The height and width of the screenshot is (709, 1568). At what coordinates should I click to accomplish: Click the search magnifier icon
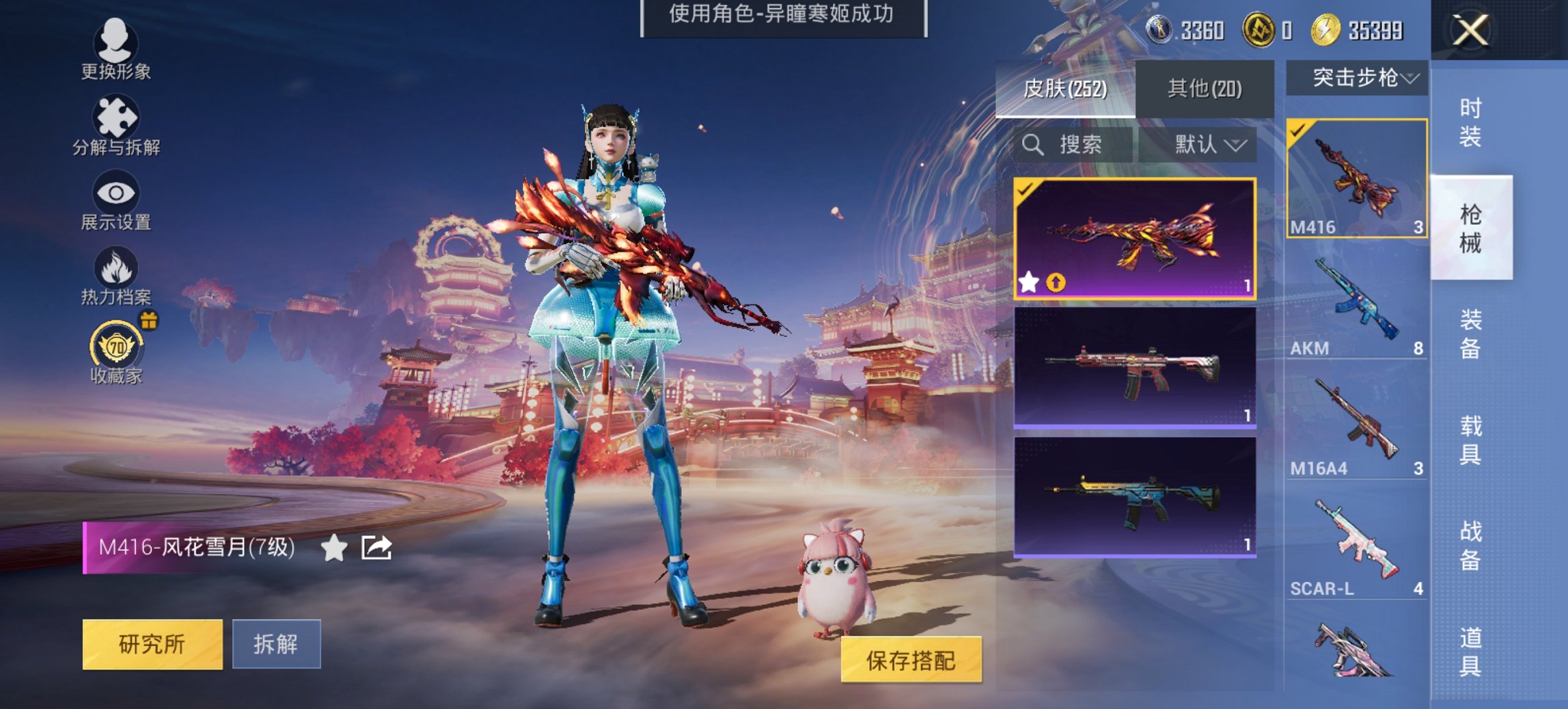point(1031,145)
